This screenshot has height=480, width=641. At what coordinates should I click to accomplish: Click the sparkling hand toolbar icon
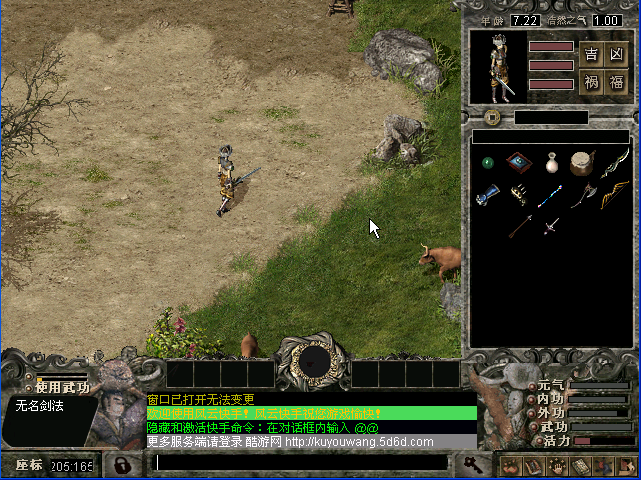(555, 466)
